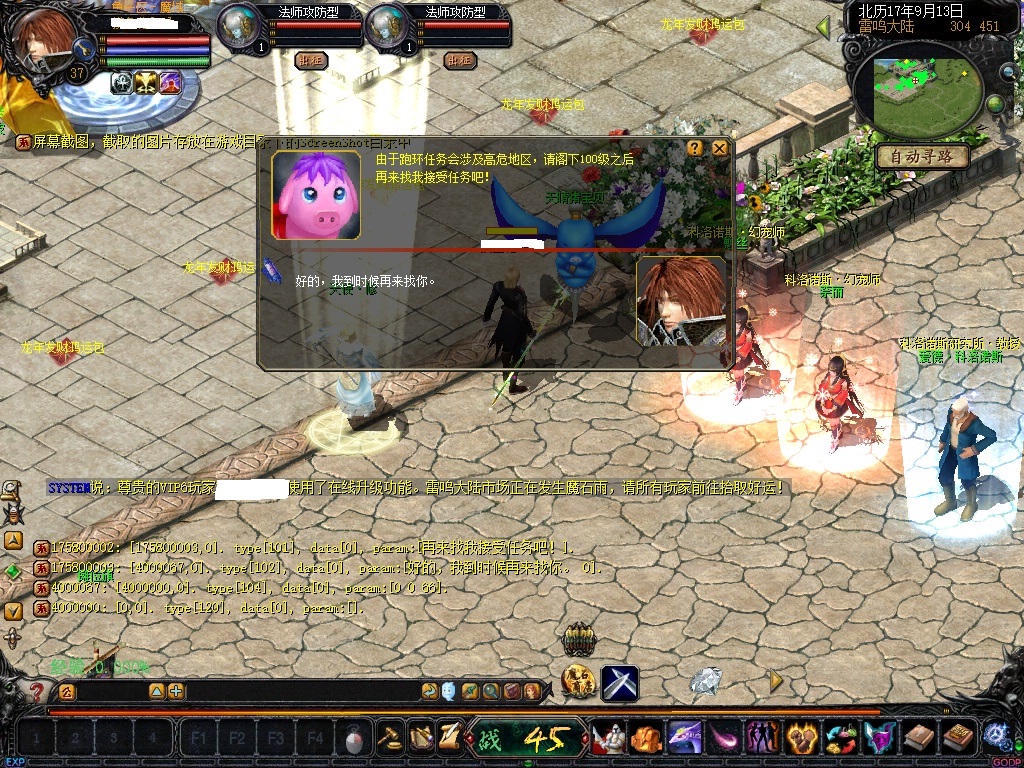Image resolution: width=1024 pixels, height=768 pixels.
Task: Open the red question mark help button
Action: click(37, 691)
